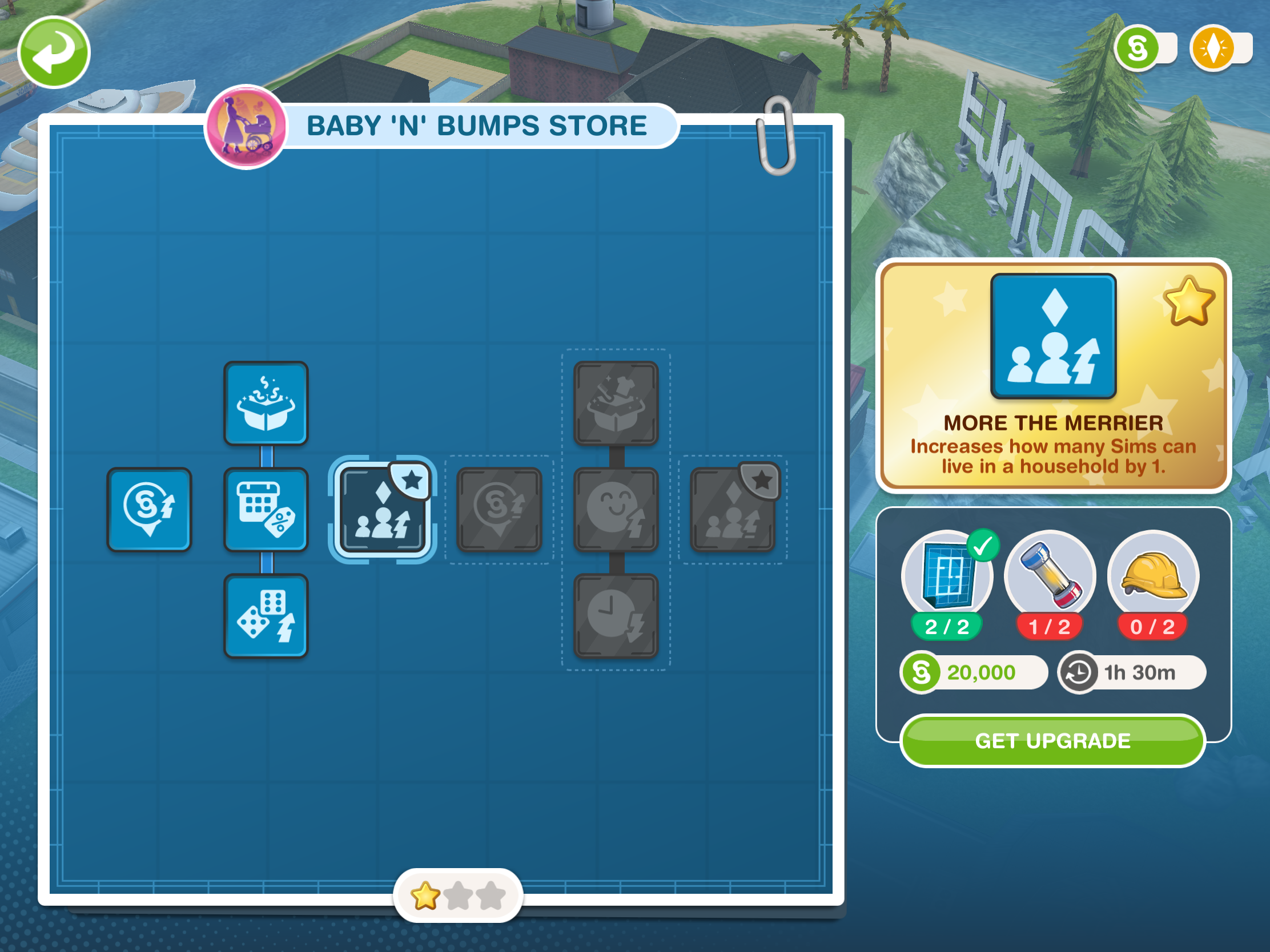Get the More the Merrier upgrade
Image resolution: width=1270 pixels, height=952 pixels.
(x=1052, y=741)
